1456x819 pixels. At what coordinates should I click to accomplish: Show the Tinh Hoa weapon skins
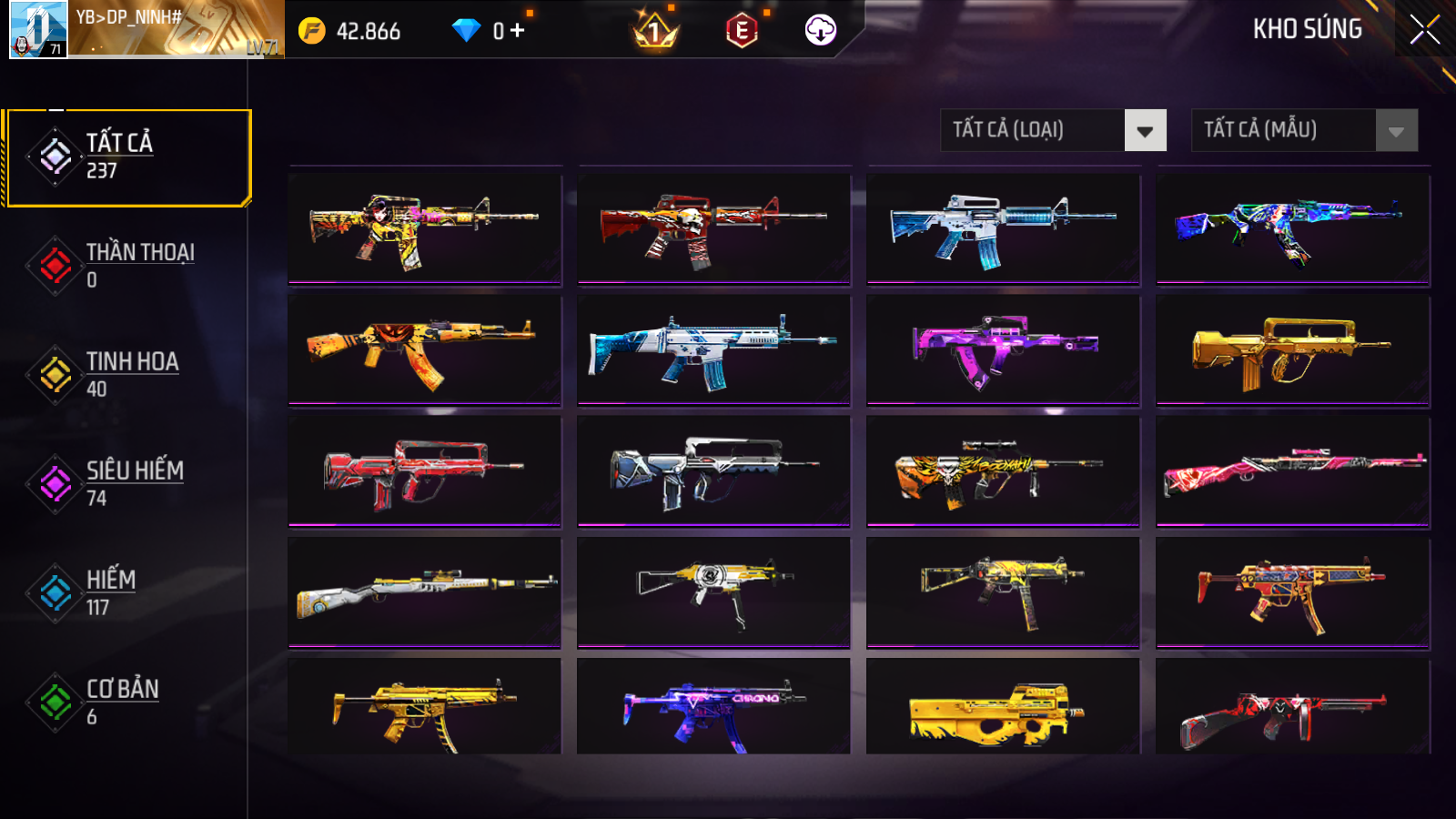(127, 375)
